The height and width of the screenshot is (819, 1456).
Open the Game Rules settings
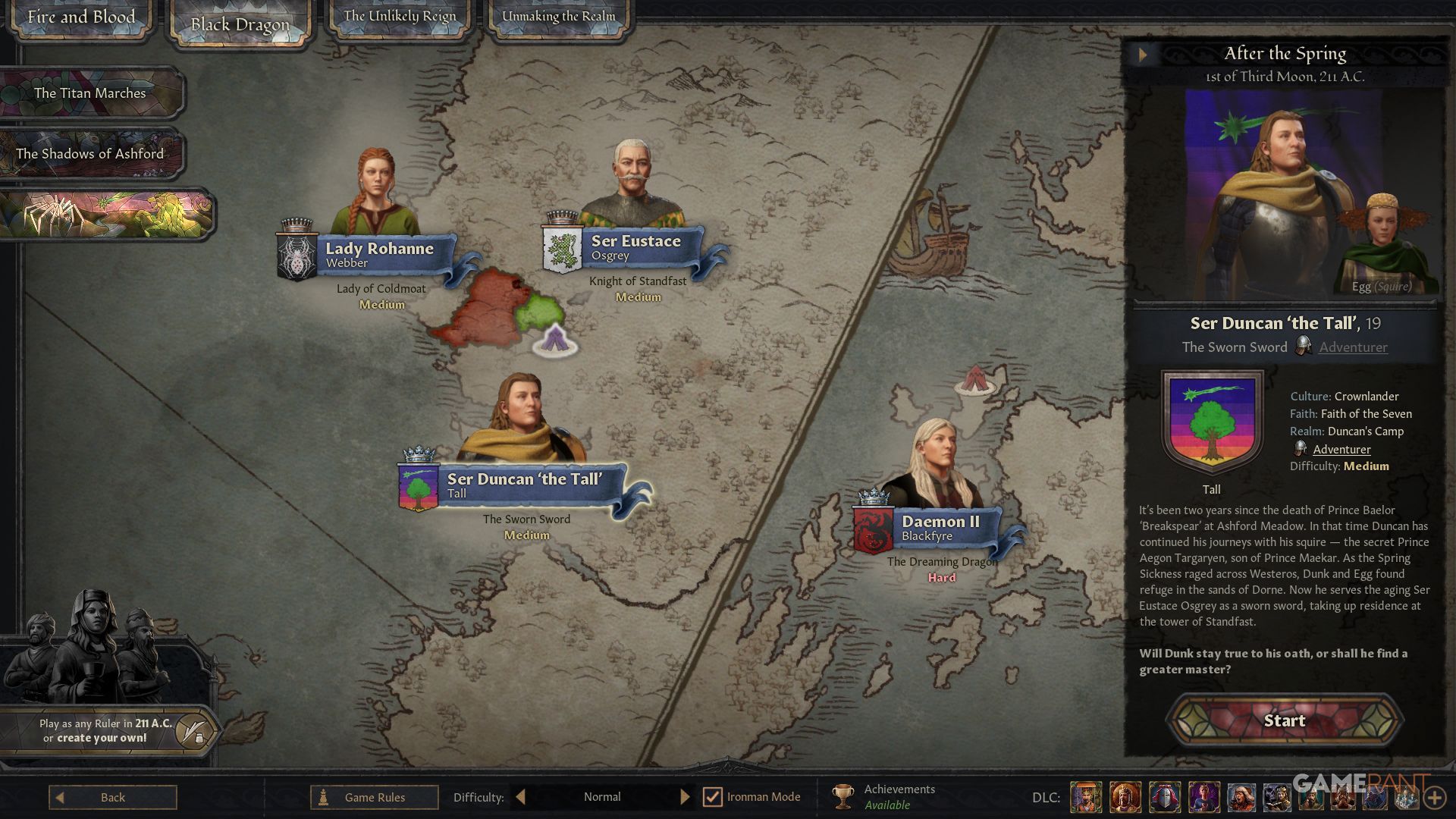coord(374,797)
